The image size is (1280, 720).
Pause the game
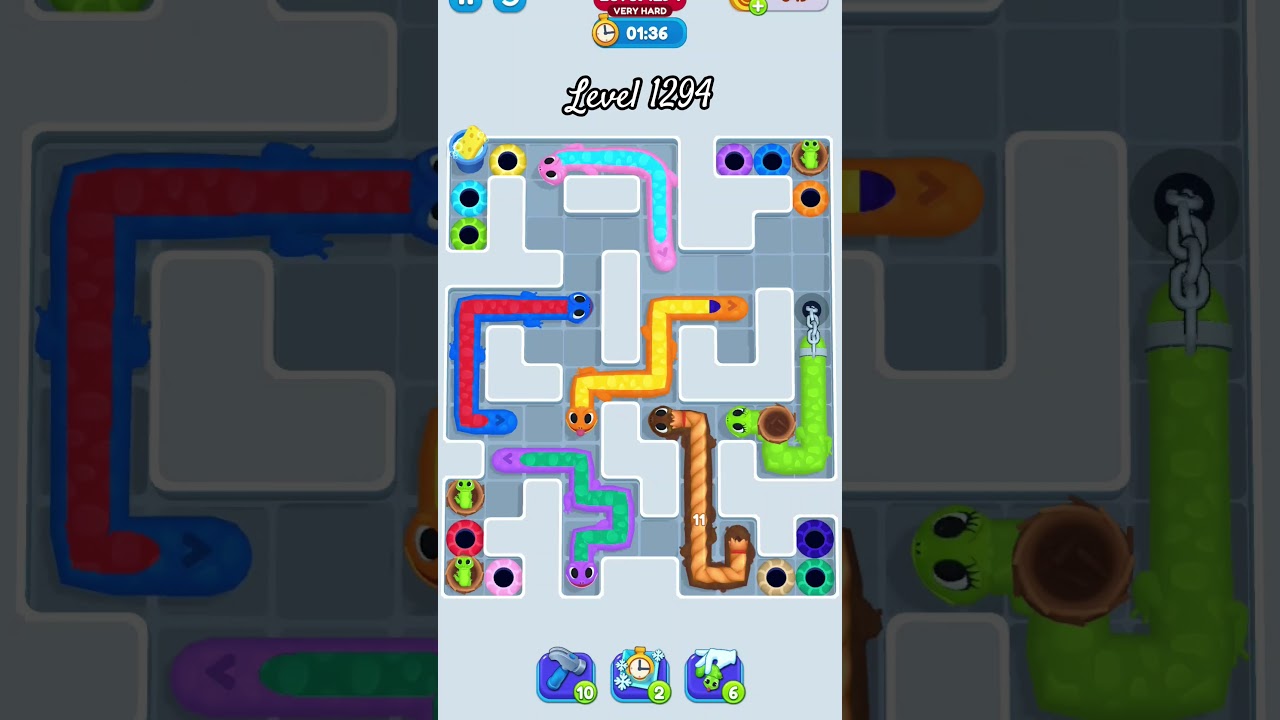coord(463,3)
